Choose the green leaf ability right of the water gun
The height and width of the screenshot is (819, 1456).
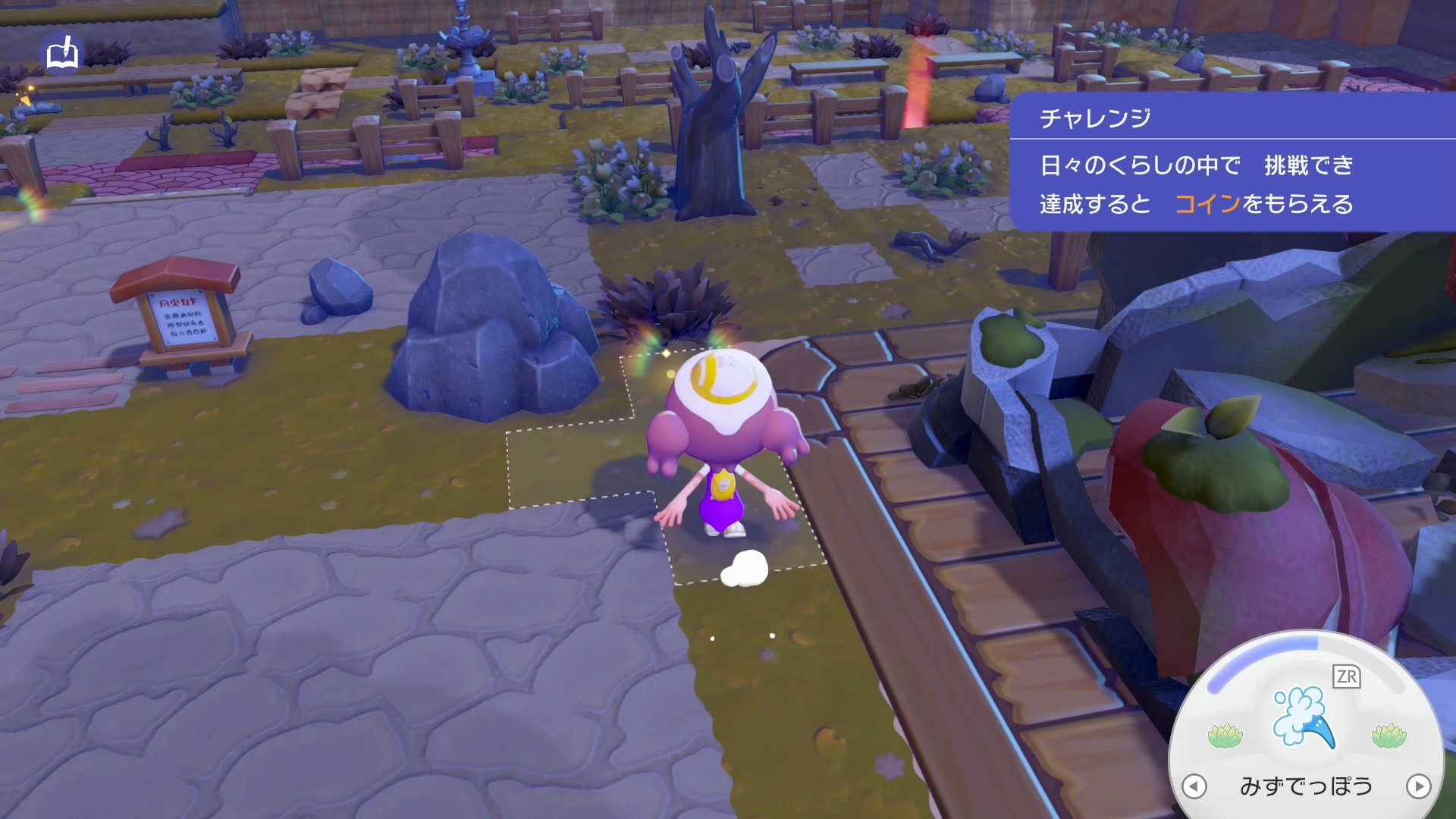point(1389,735)
